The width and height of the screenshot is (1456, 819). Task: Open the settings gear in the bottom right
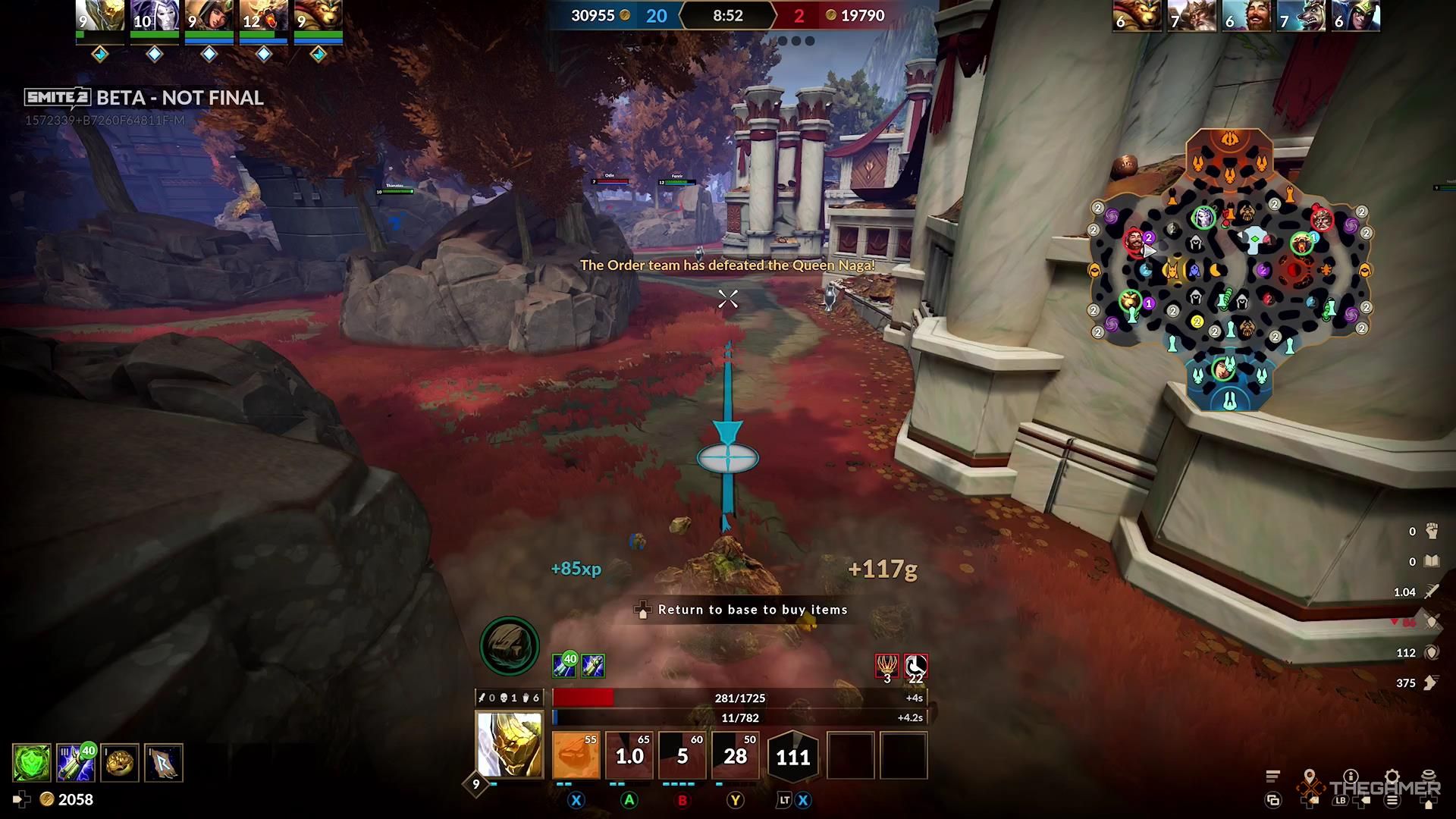pyautogui.click(x=1391, y=775)
